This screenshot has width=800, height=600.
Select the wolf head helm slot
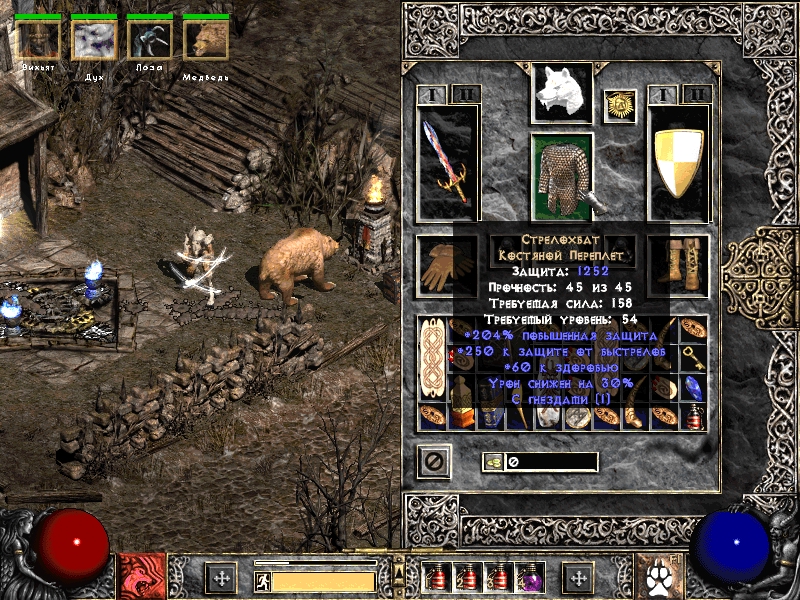(x=561, y=92)
